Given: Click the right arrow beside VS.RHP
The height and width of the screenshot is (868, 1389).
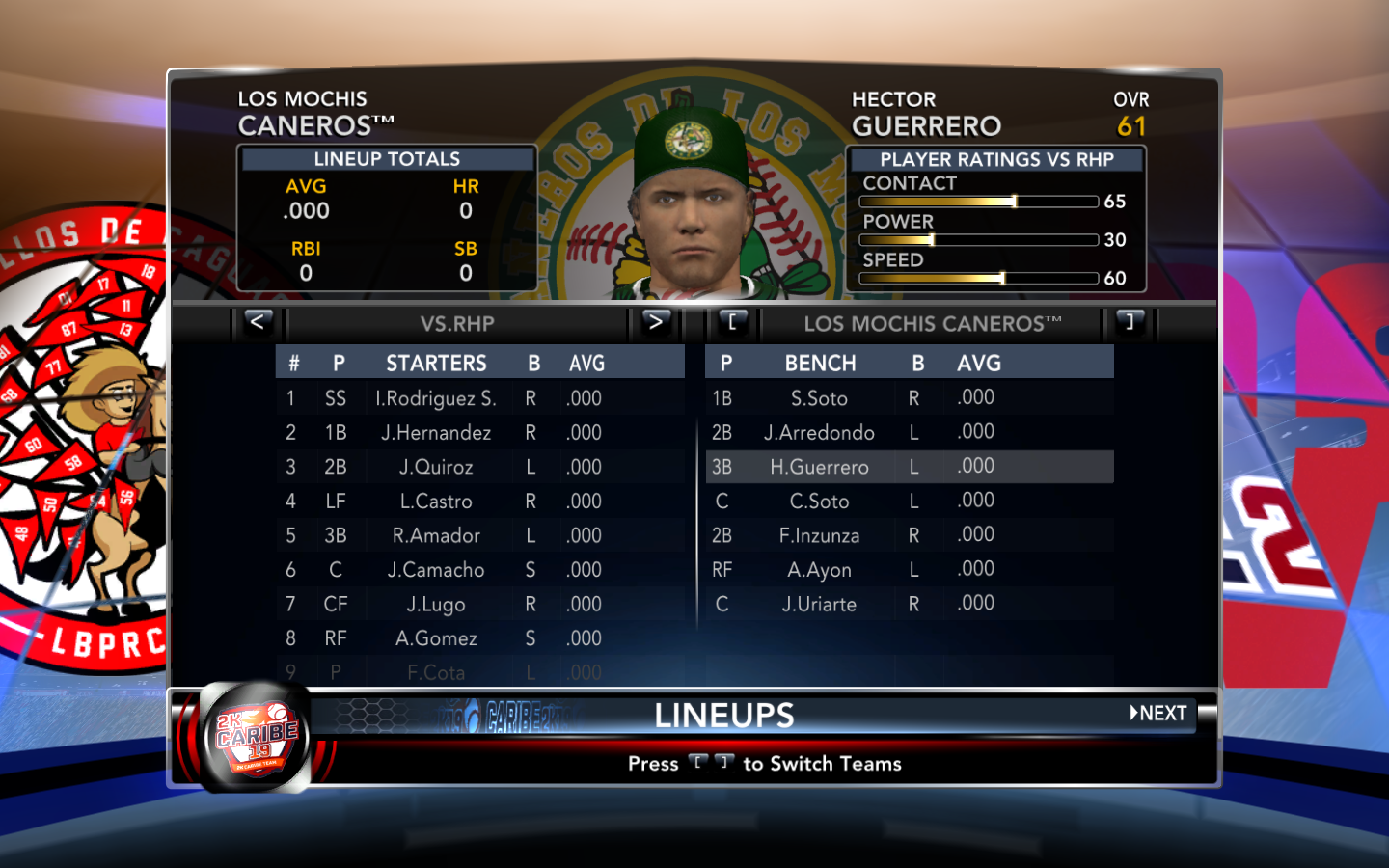Looking at the screenshot, I should click(x=655, y=322).
